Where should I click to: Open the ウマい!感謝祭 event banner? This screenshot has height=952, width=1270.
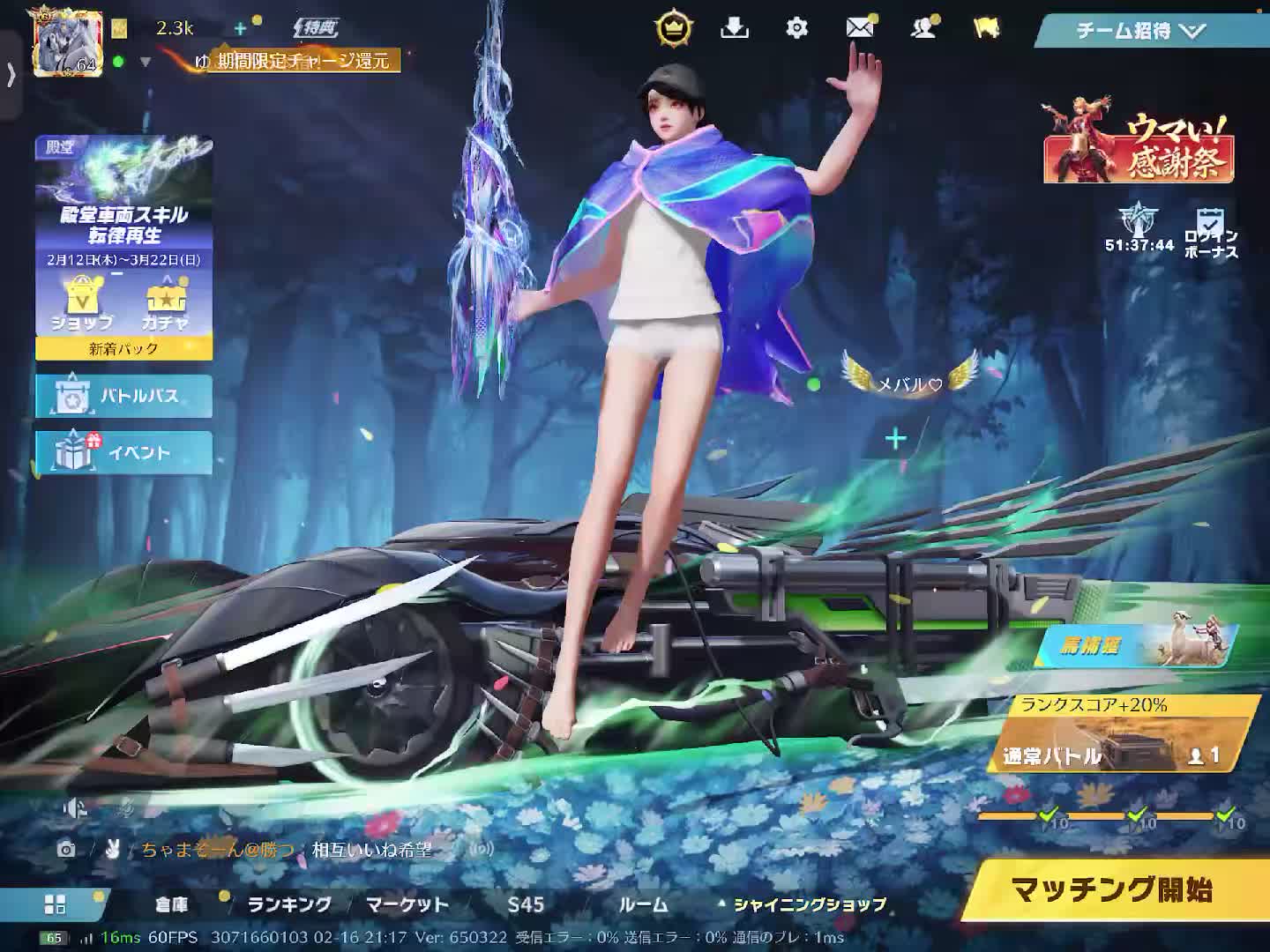pos(1139,148)
